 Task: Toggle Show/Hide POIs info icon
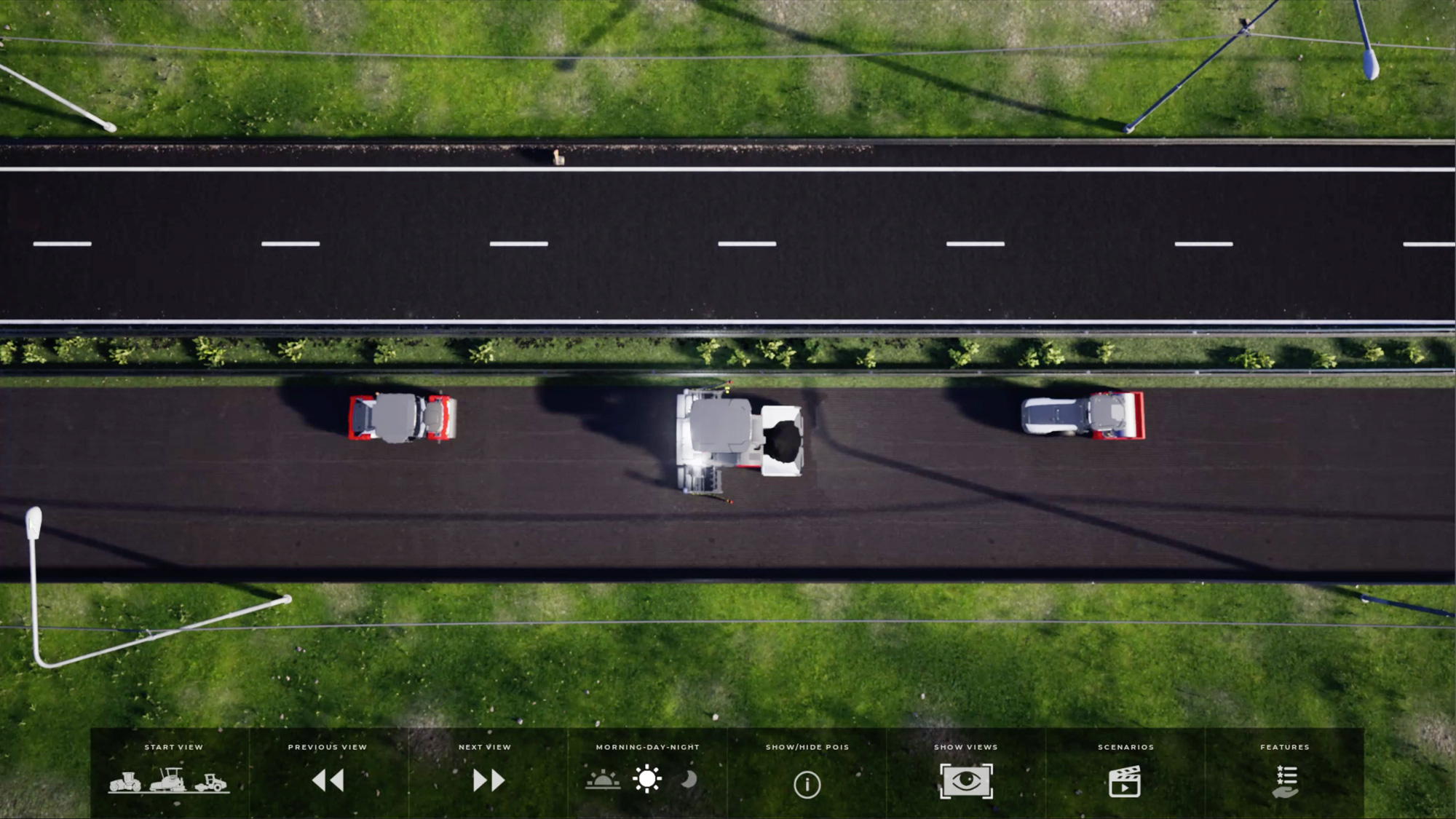click(x=807, y=784)
